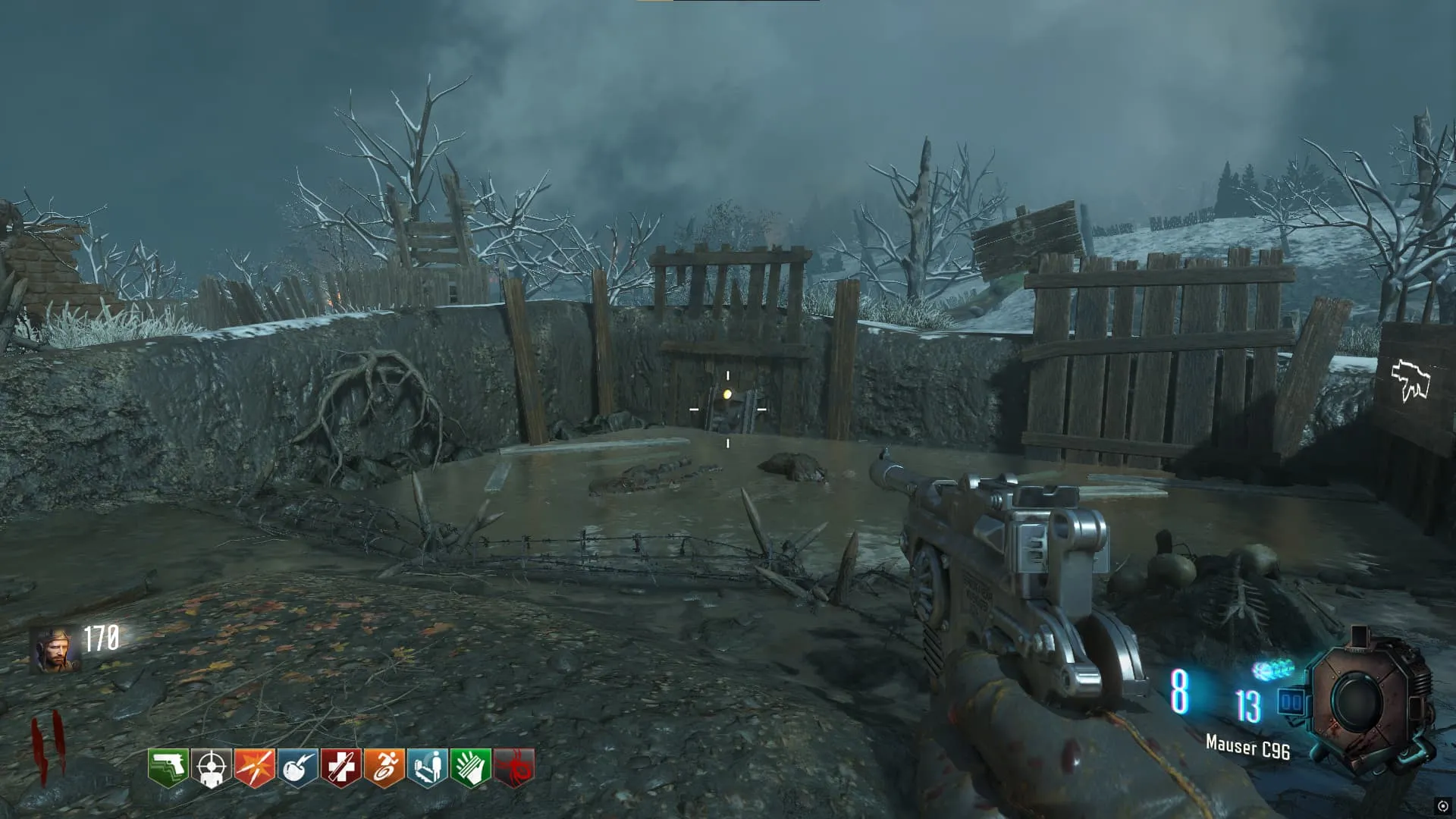Click the recenter icon in the corner
This screenshot has height=819, width=1456.
point(1442,806)
